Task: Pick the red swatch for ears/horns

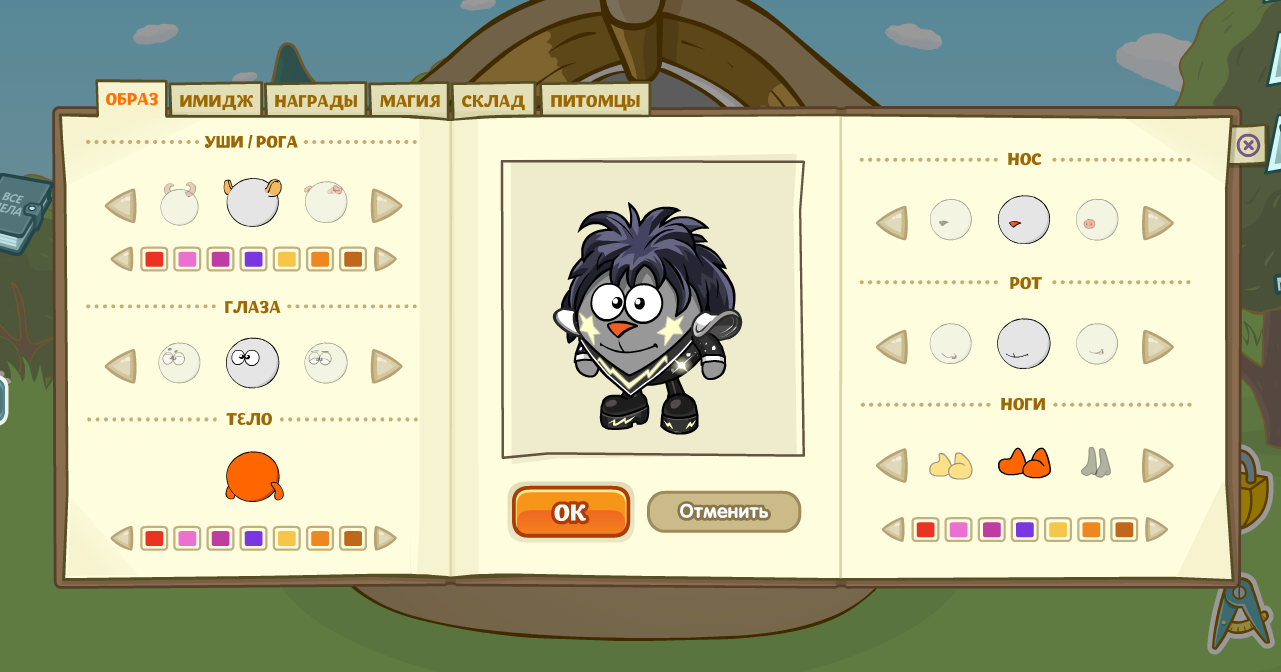Action: (x=154, y=260)
